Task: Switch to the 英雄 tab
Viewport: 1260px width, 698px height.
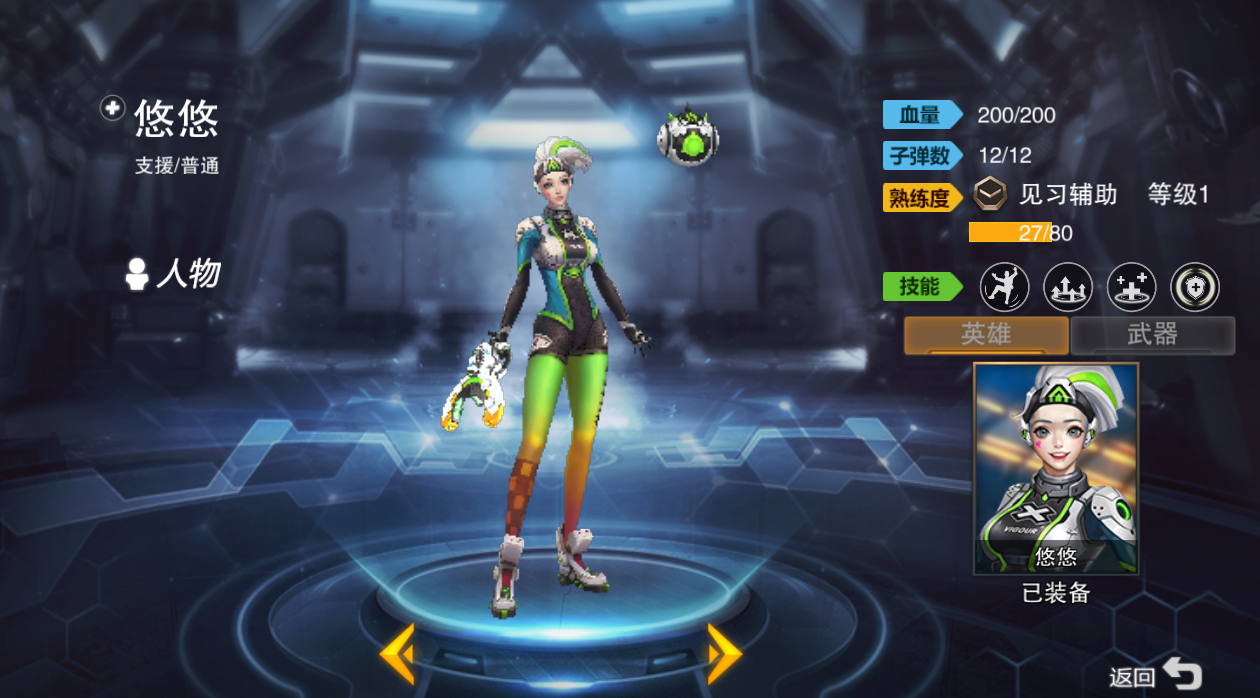Action: click(x=986, y=335)
